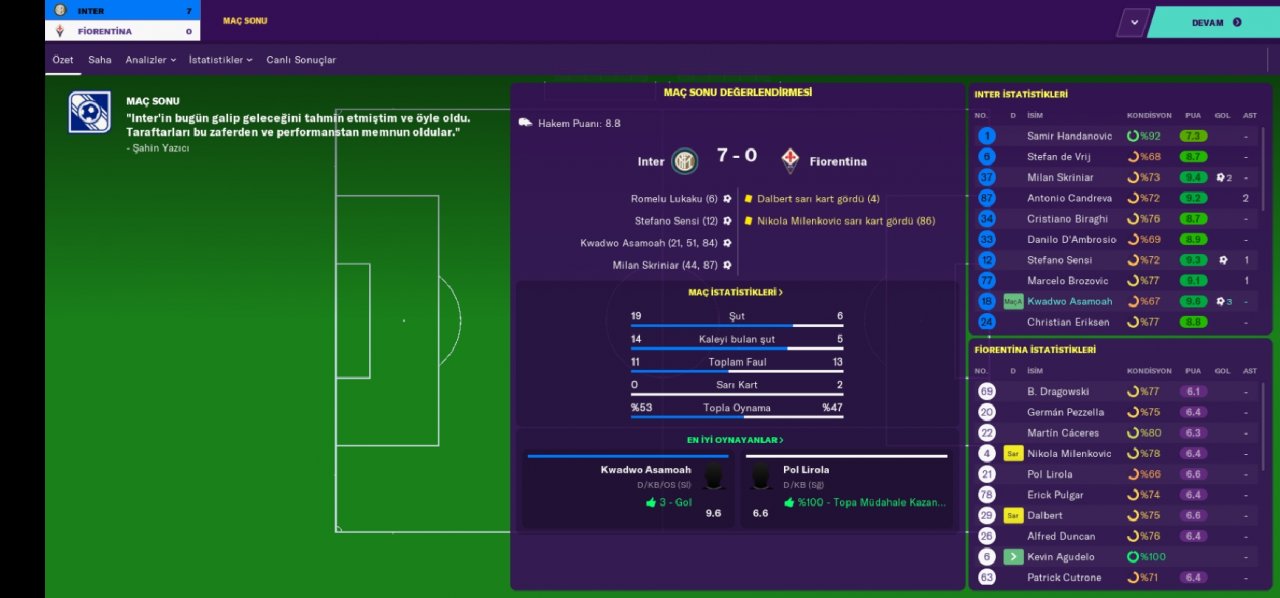1280x598 pixels.
Task: Open the Maç İstatistikleri details link
Action: coord(736,292)
